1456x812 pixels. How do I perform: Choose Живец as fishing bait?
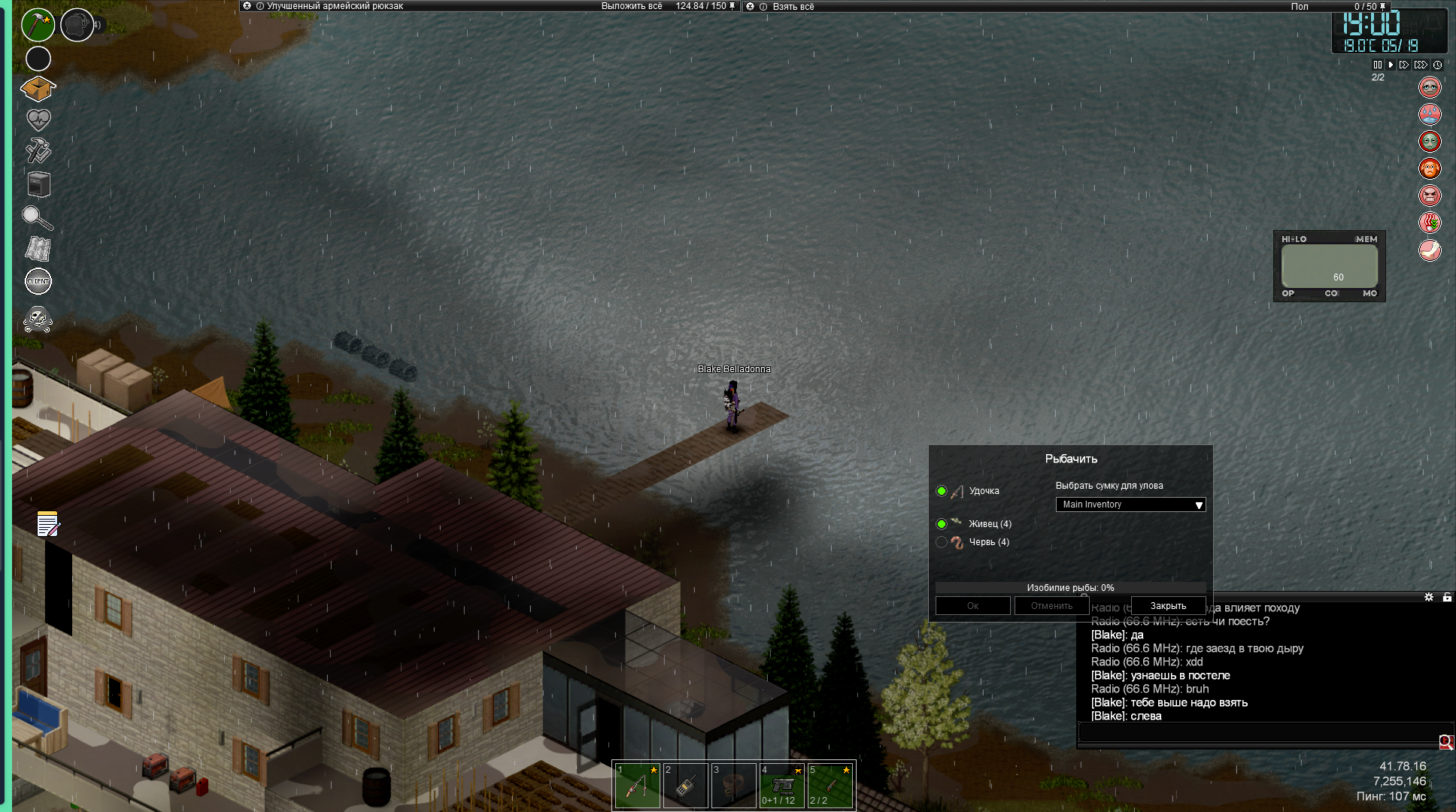(942, 524)
